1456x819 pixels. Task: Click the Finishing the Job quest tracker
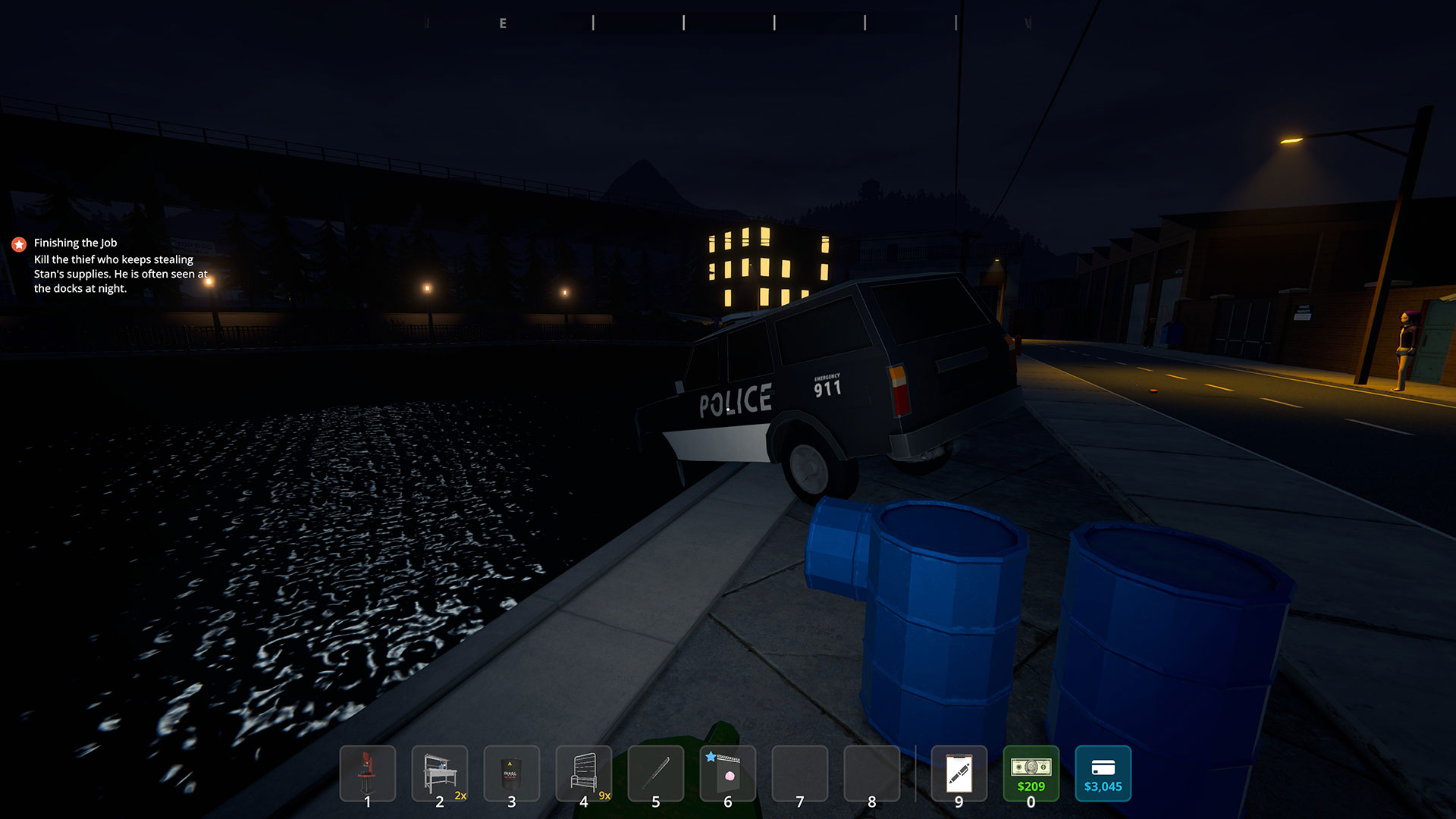pos(75,243)
